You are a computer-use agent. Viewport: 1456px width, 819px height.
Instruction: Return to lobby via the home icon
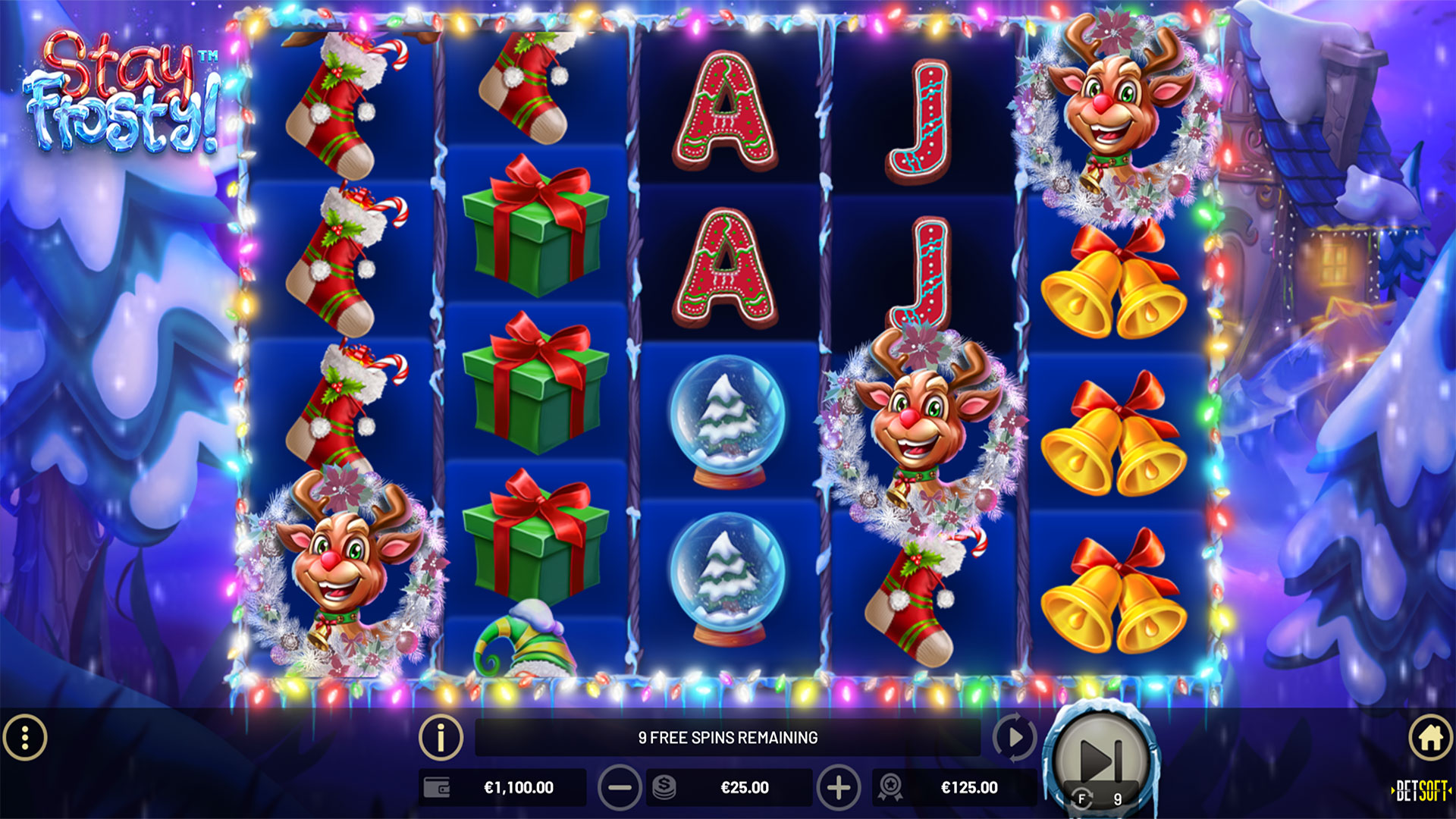point(1430,737)
